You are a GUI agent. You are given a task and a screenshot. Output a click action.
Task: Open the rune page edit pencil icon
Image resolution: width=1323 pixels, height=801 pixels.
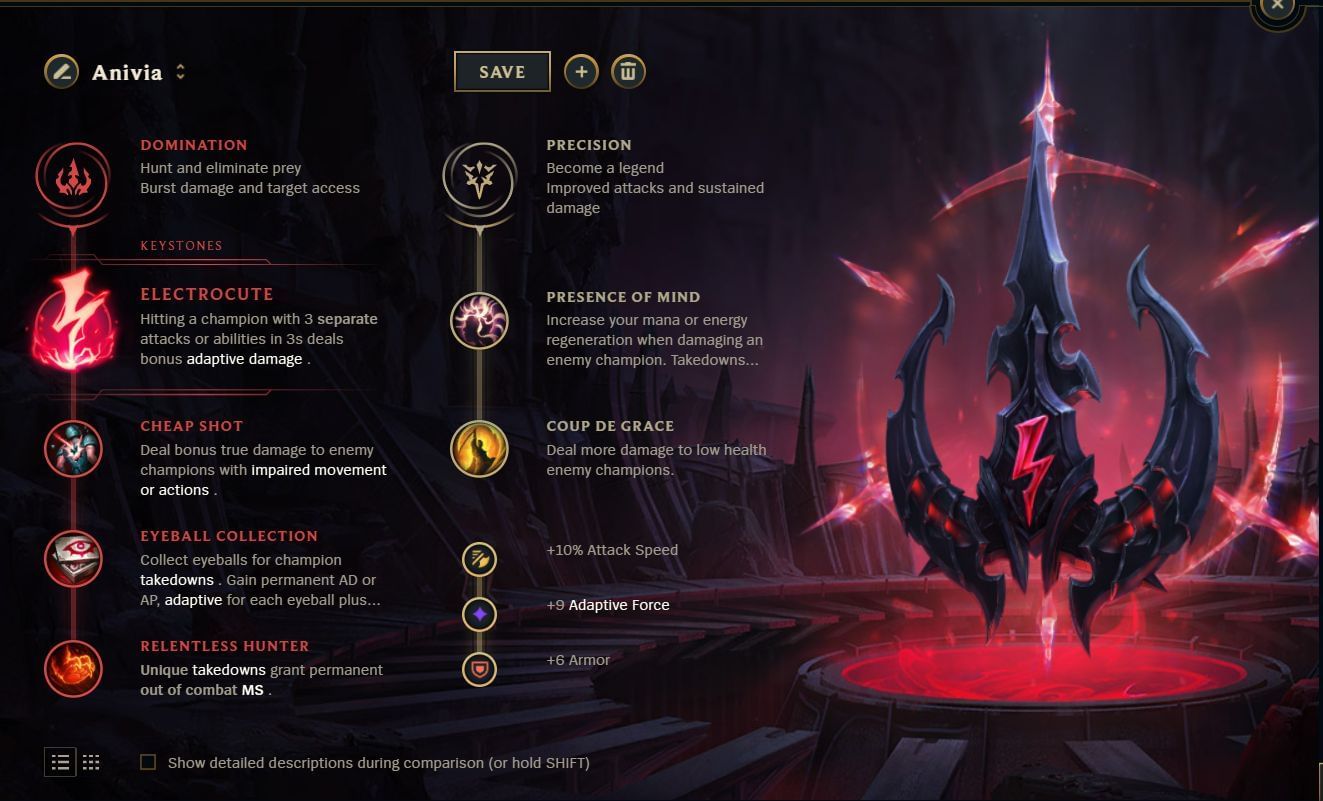pos(60,71)
